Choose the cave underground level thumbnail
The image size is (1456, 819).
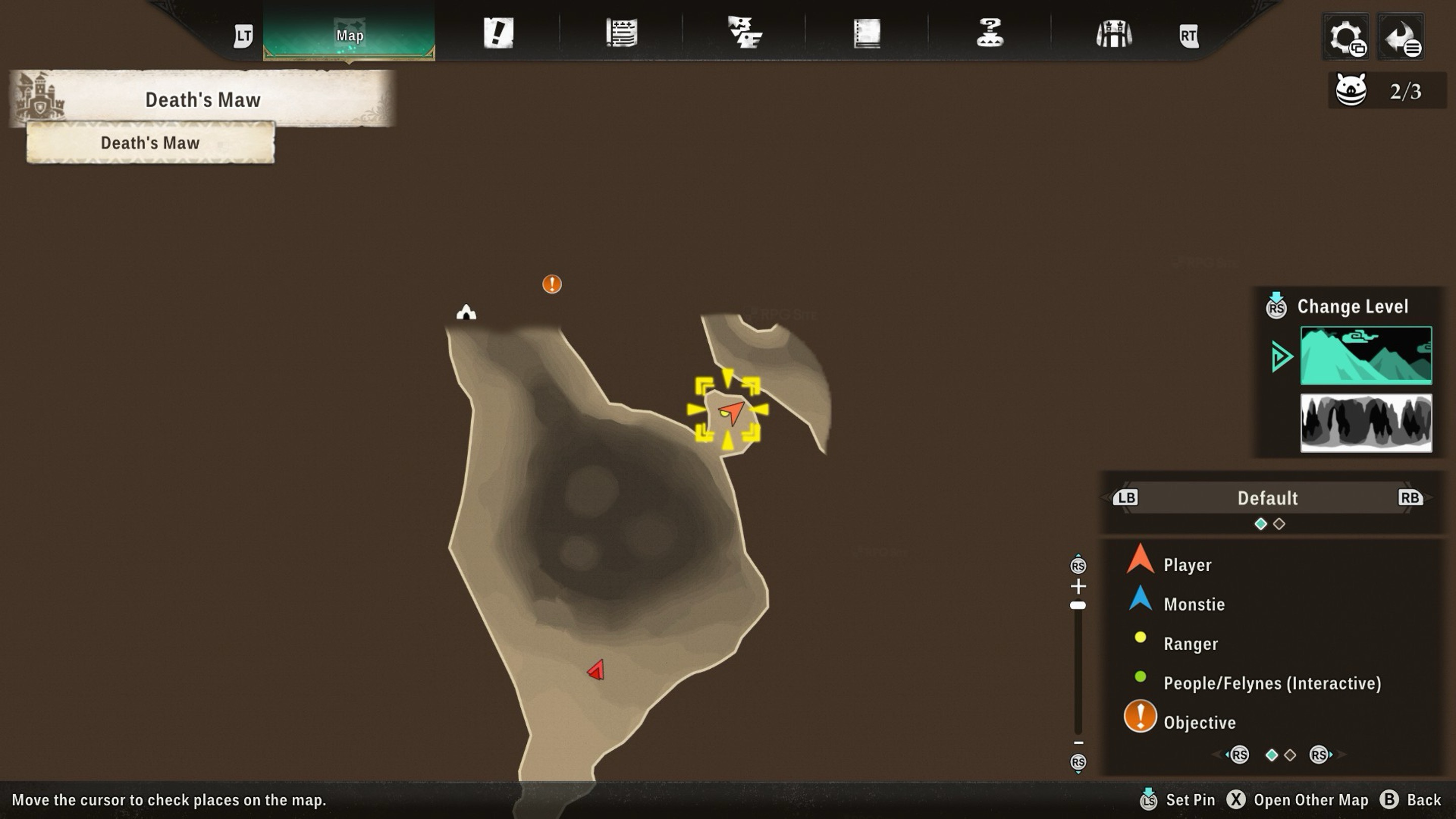tap(1366, 423)
